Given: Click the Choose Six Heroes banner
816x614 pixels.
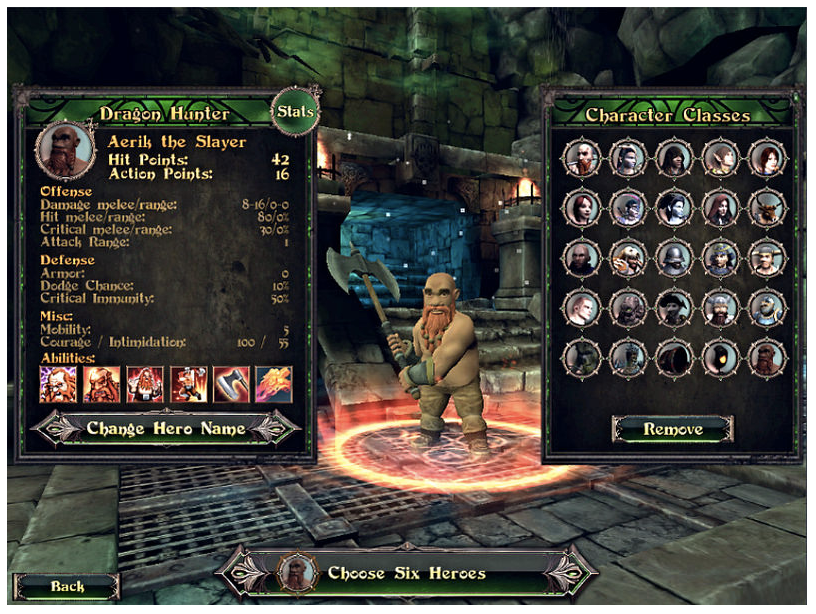Looking at the screenshot, I should (x=406, y=573).
